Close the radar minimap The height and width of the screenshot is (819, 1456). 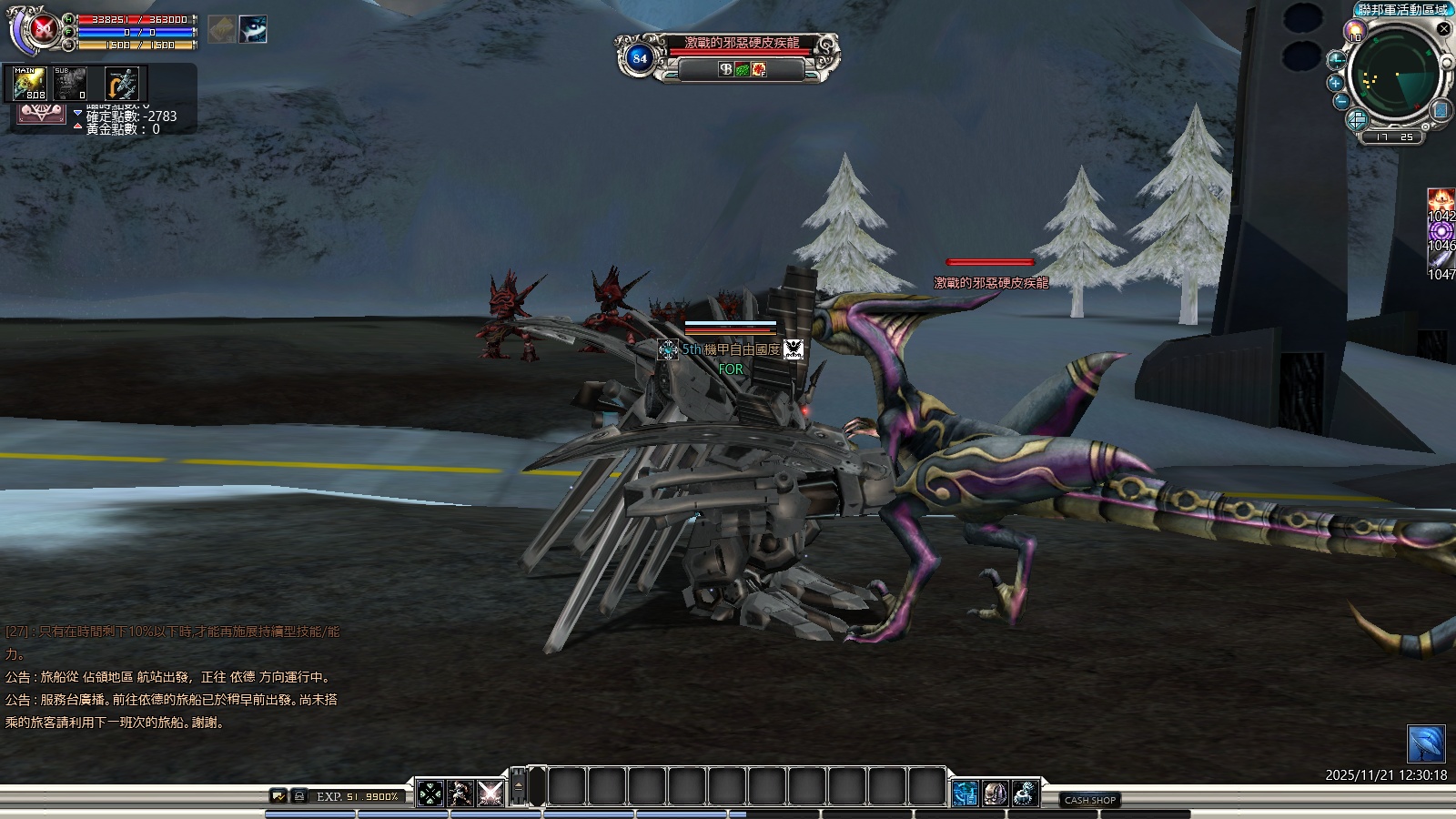[1443, 29]
